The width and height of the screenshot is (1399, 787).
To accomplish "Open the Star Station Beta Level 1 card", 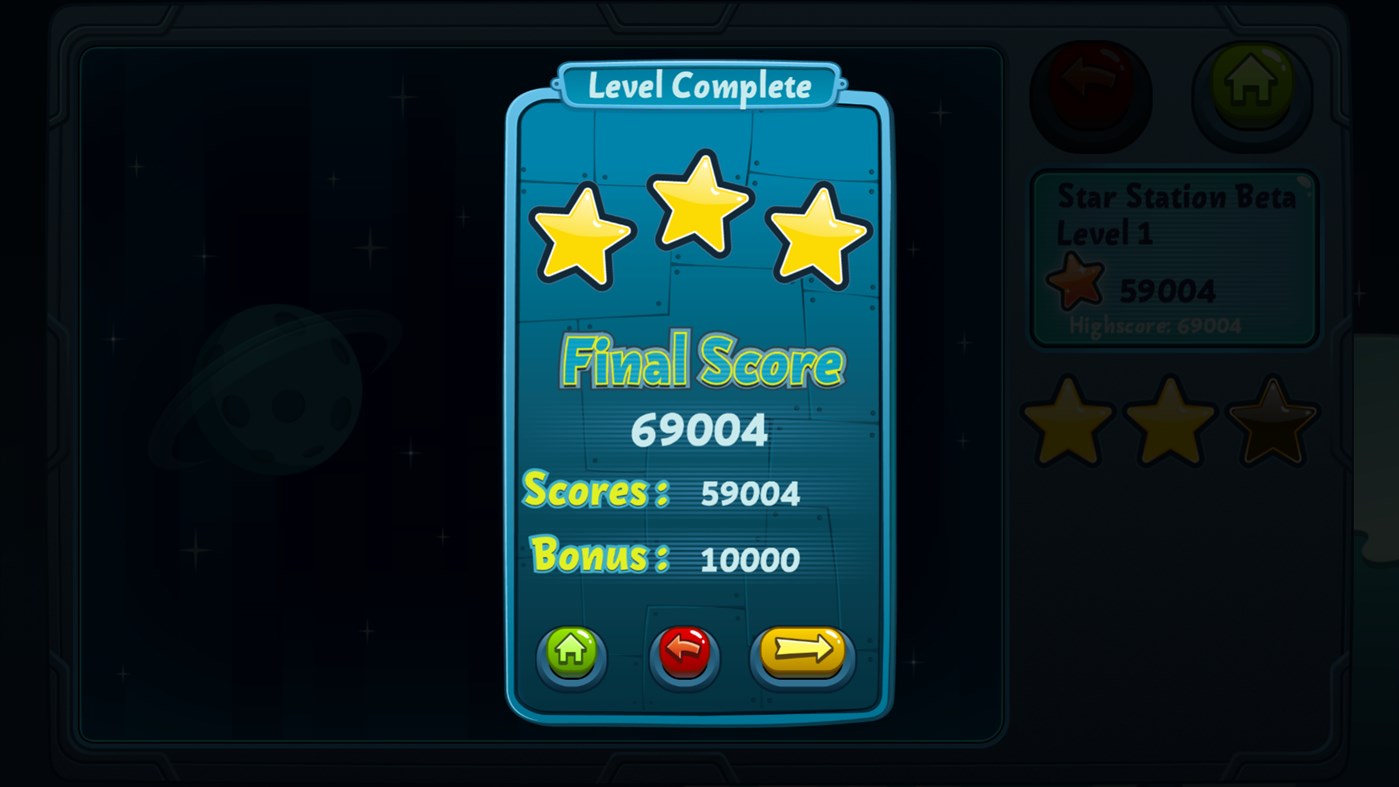I will tap(1175, 255).
